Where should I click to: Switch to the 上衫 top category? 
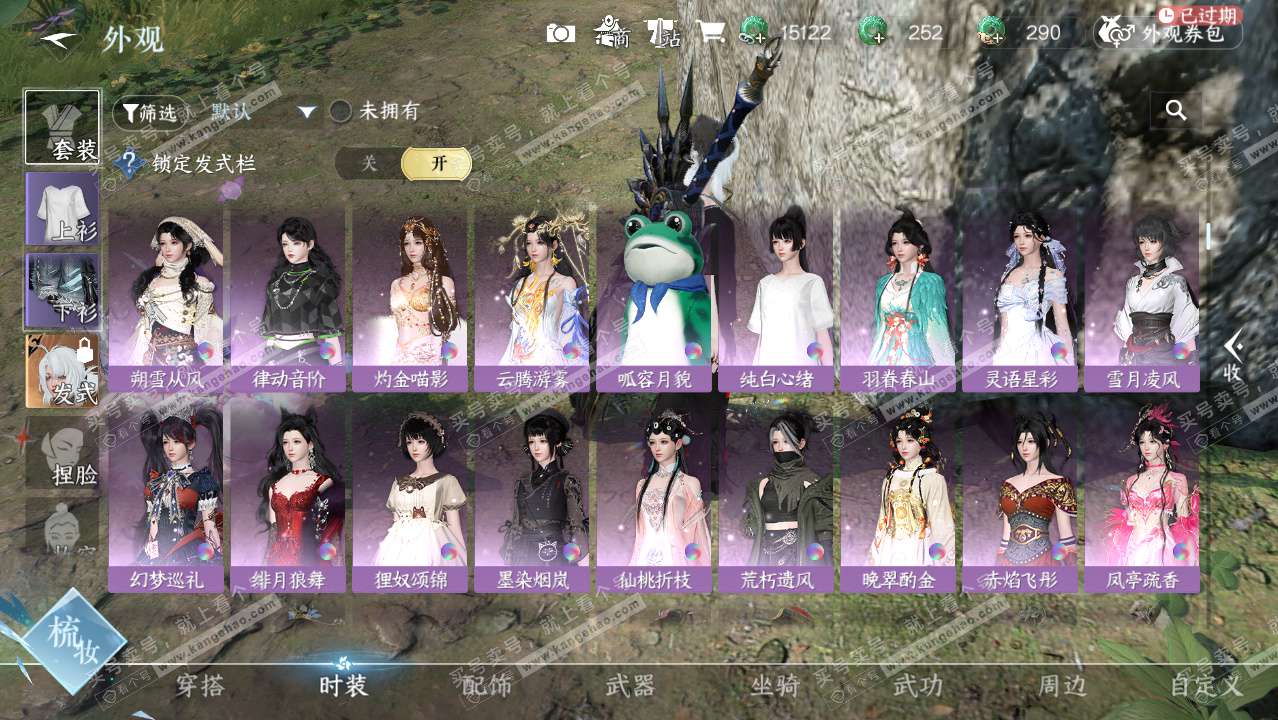(x=63, y=208)
